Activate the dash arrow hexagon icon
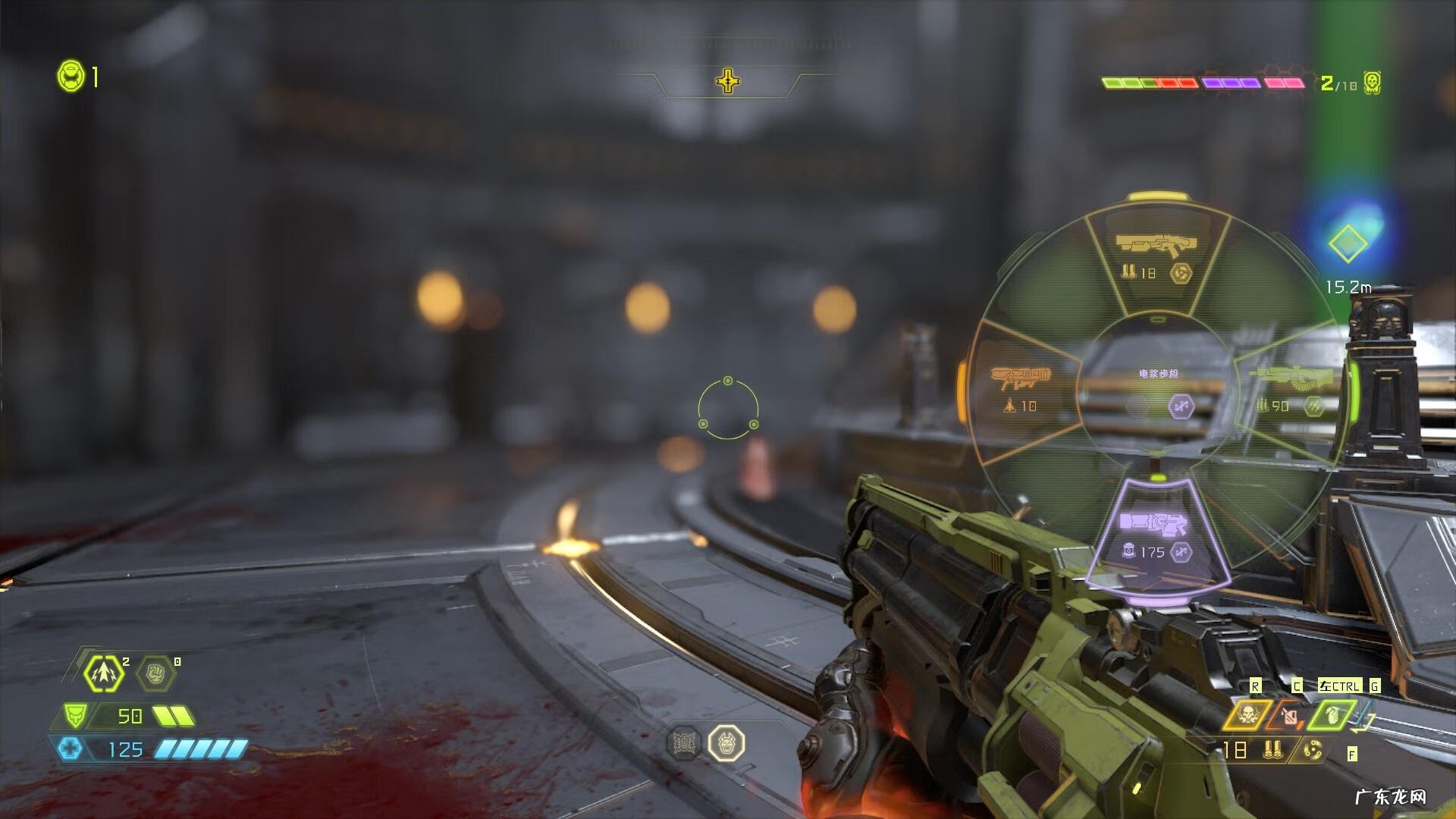The width and height of the screenshot is (1456, 819). 104,673
